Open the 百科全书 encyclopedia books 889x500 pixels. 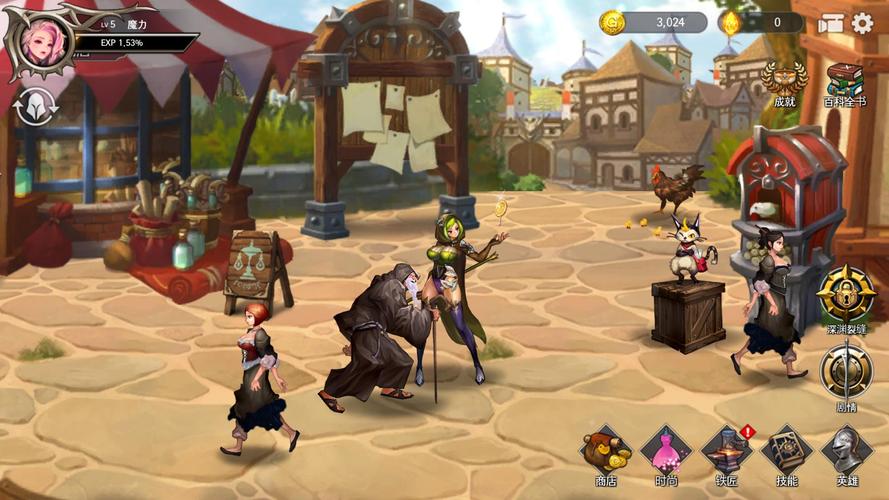[x=844, y=79]
